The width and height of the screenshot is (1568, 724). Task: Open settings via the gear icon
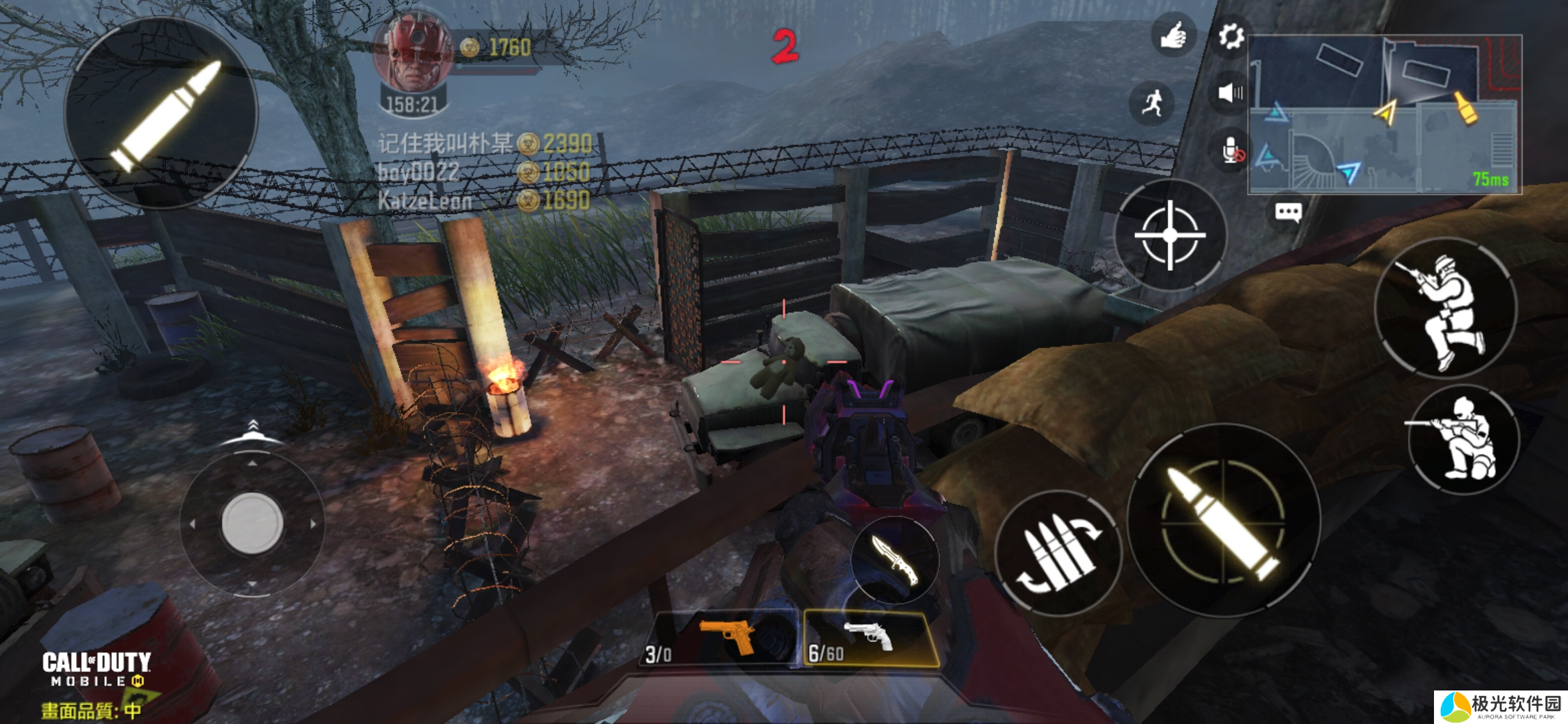1230,36
